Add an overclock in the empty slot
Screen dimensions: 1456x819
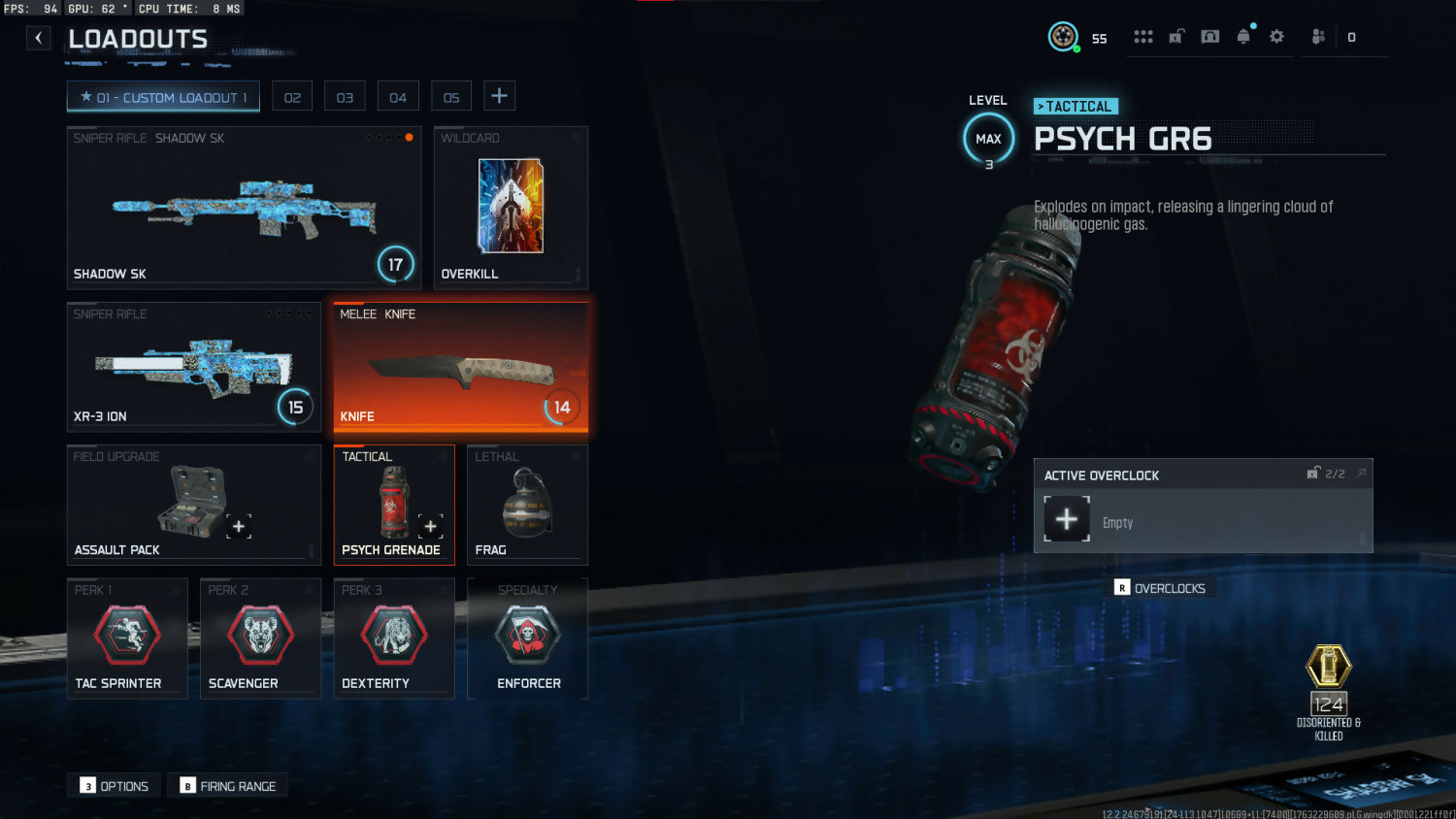click(x=1067, y=519)
